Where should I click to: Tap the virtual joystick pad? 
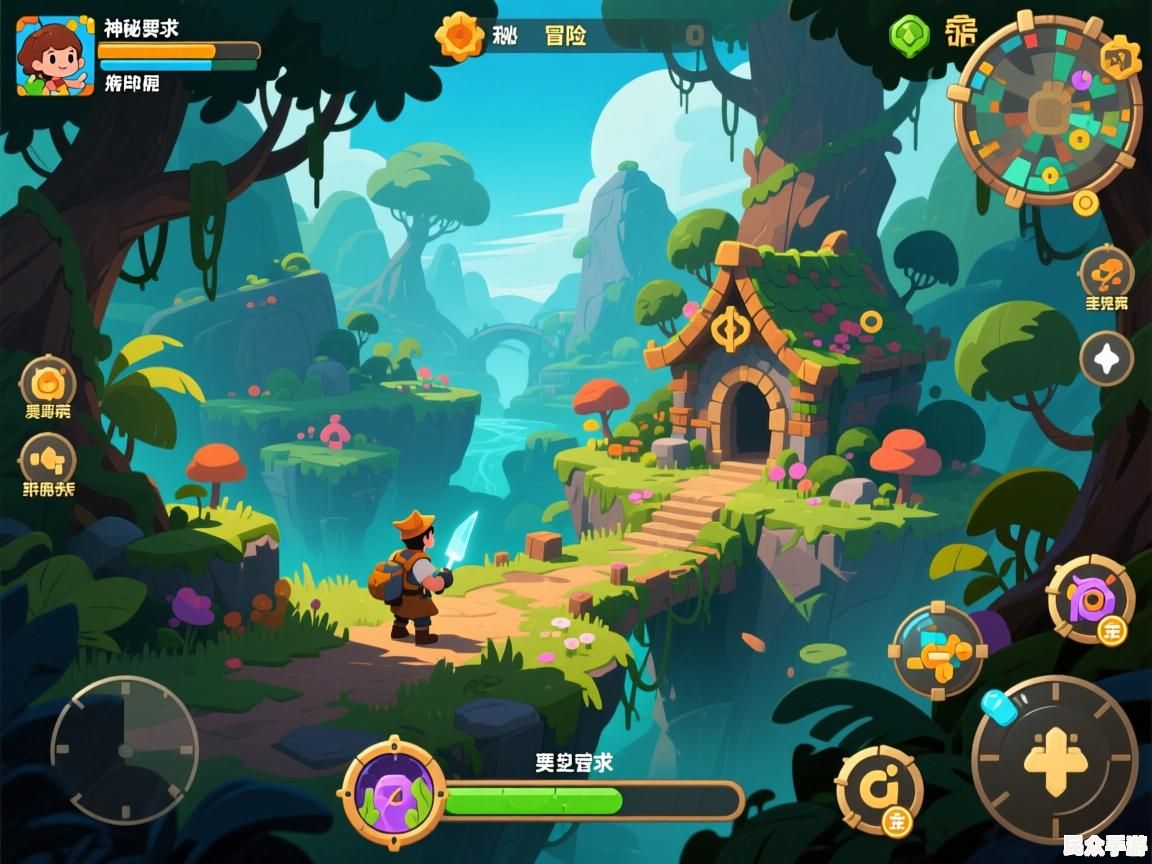click(x=125, y=750)
